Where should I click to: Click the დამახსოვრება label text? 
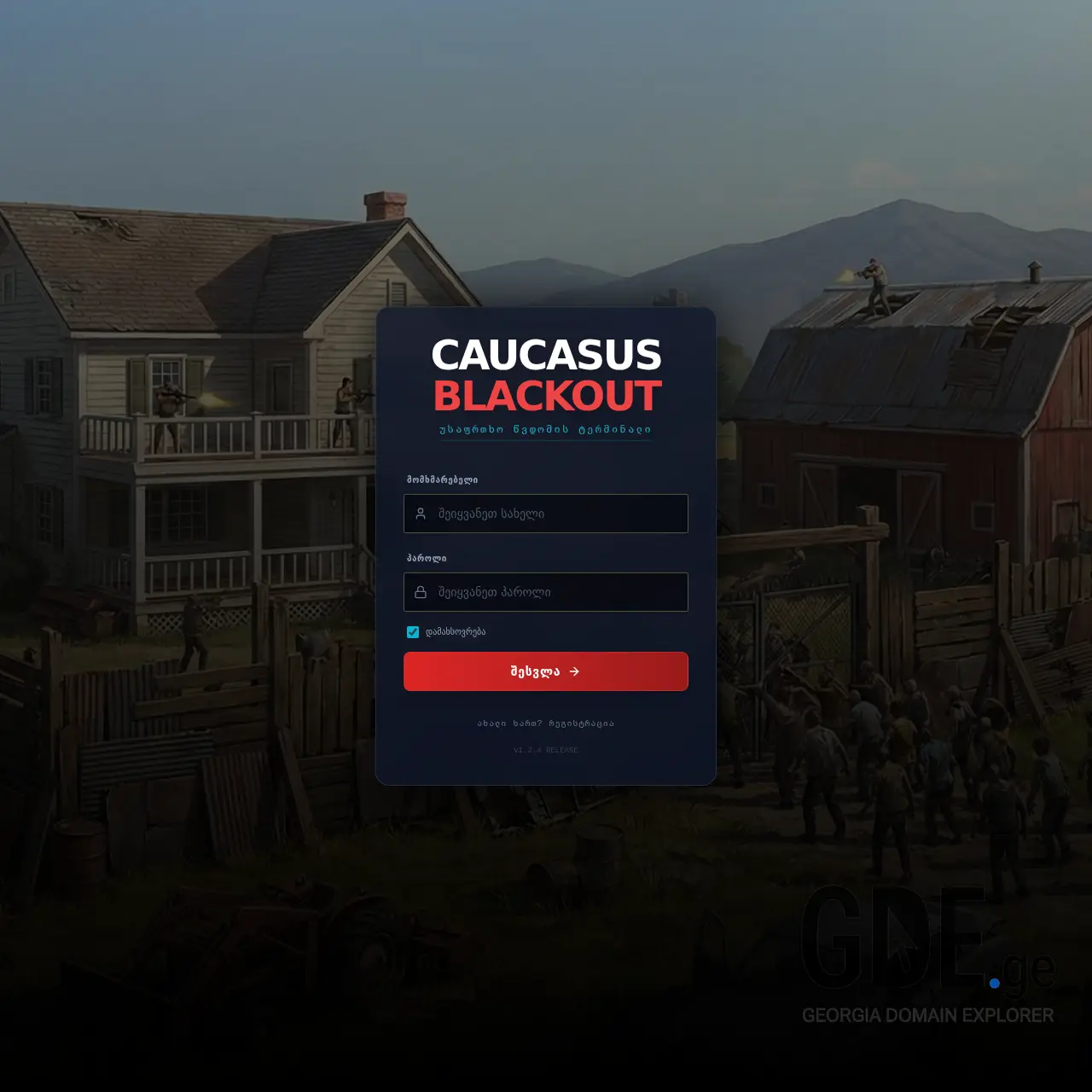pyautogui.click(x=453, y=632)
